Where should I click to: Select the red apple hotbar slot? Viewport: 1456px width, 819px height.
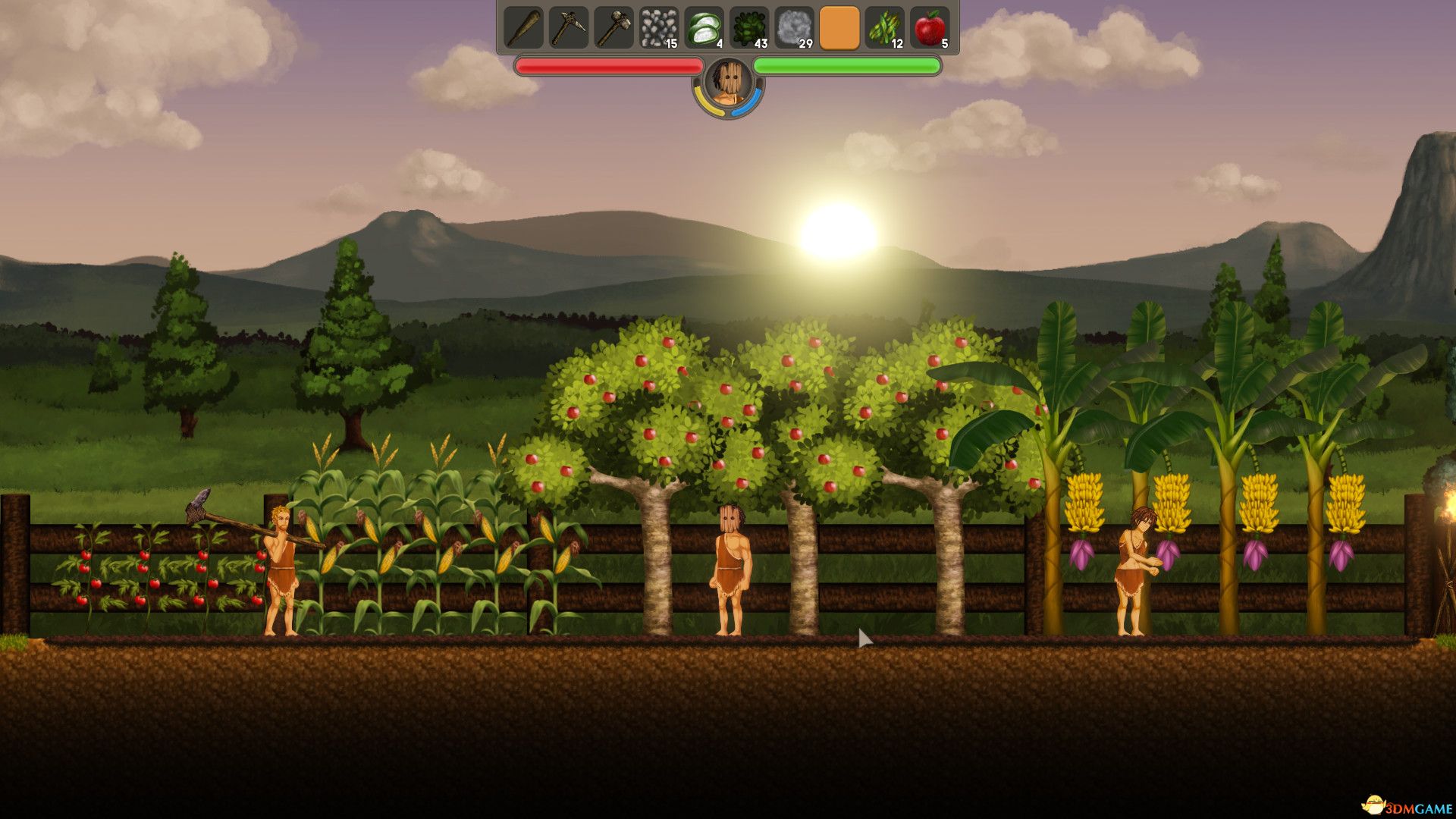(930, 28)
